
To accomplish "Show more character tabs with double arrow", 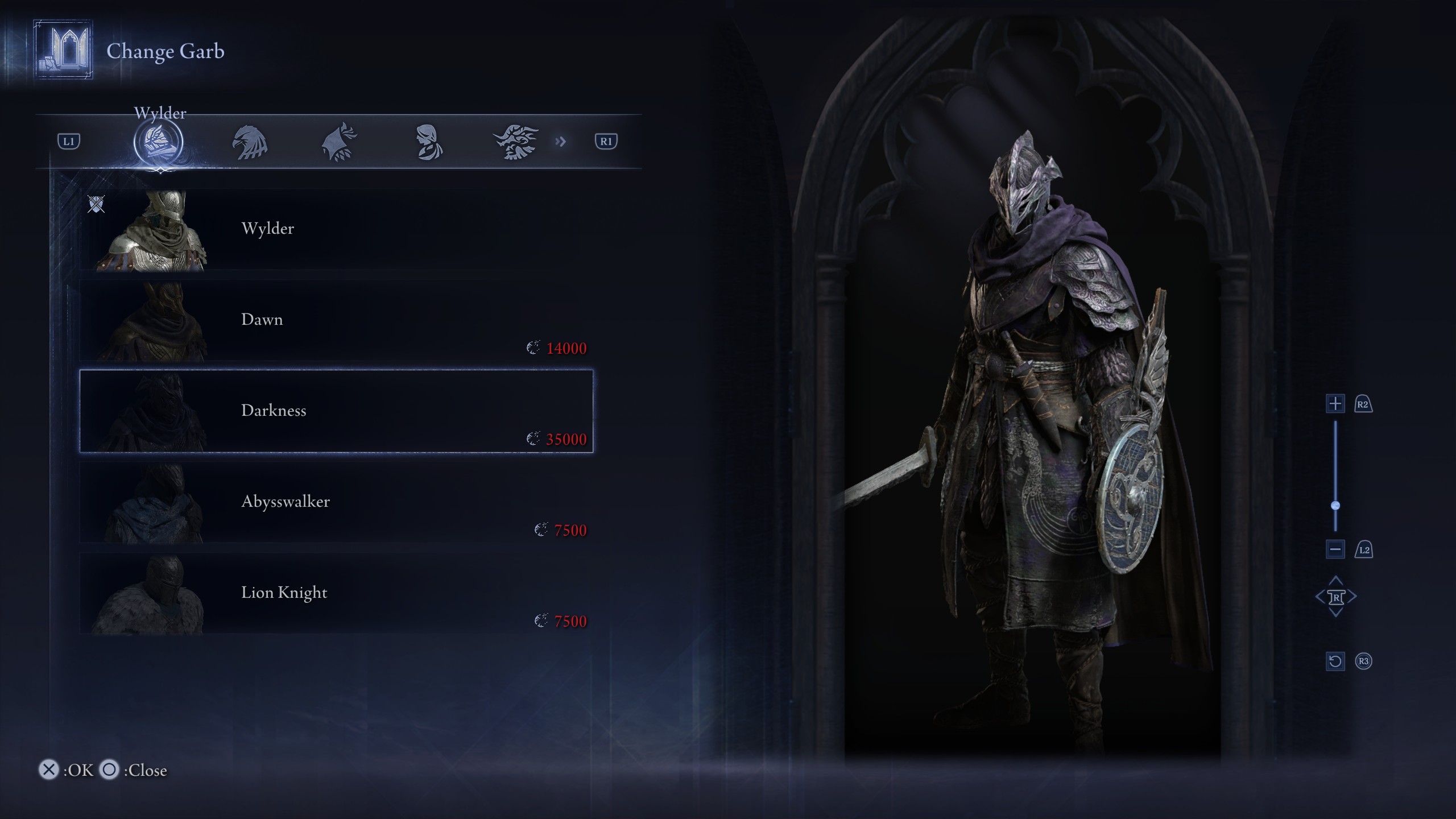I will pyautogui.click(x=561, y=141).
